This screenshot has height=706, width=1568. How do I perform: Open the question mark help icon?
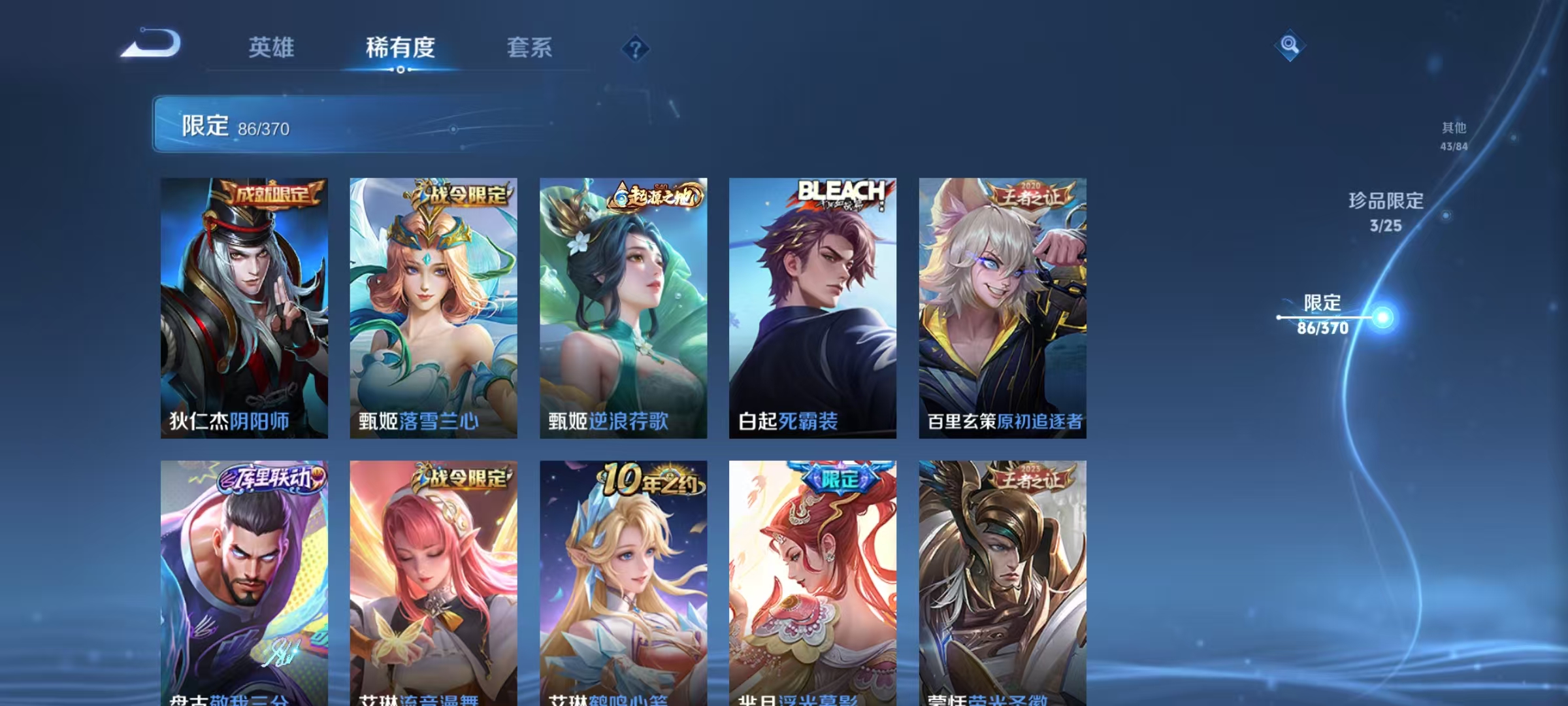coord(635,47)
